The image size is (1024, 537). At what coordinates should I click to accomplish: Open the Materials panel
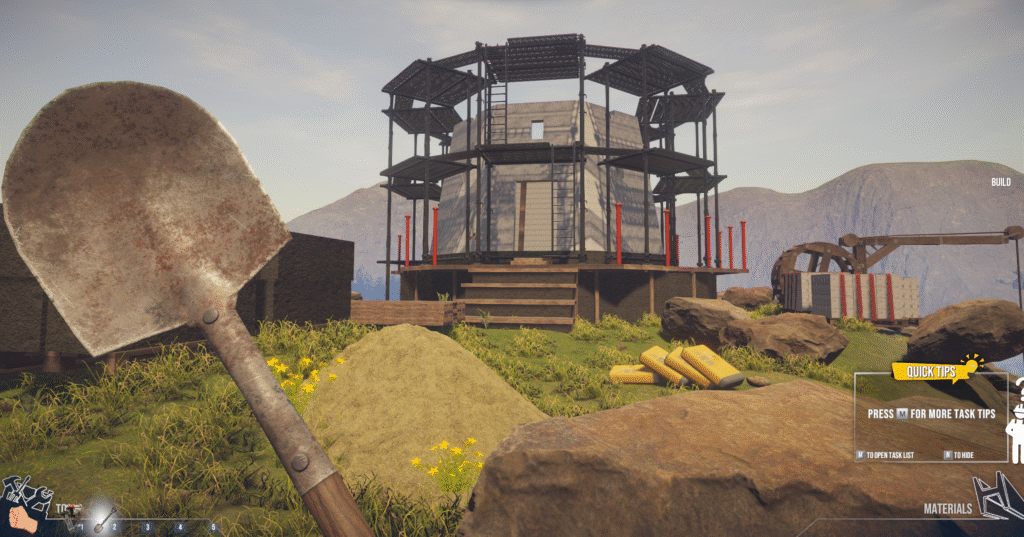coord(947,508)
